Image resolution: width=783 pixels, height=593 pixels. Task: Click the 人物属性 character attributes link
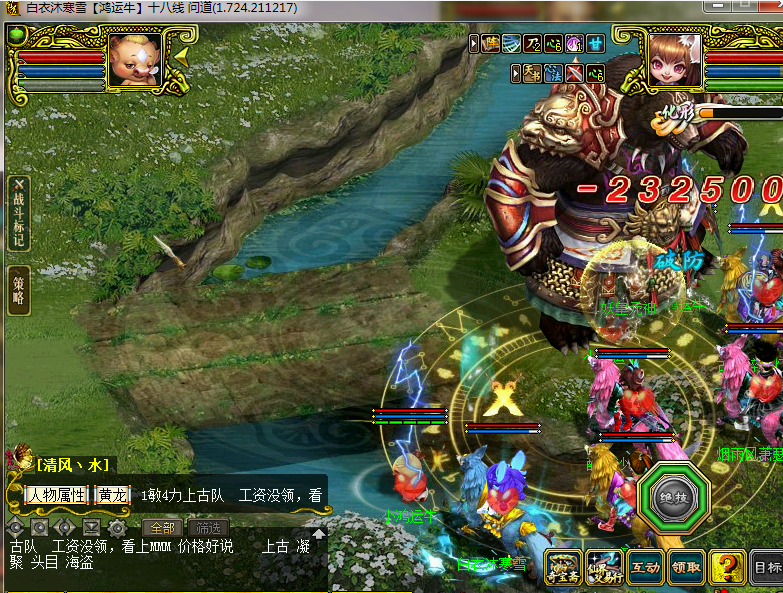(x=56, y=495)
